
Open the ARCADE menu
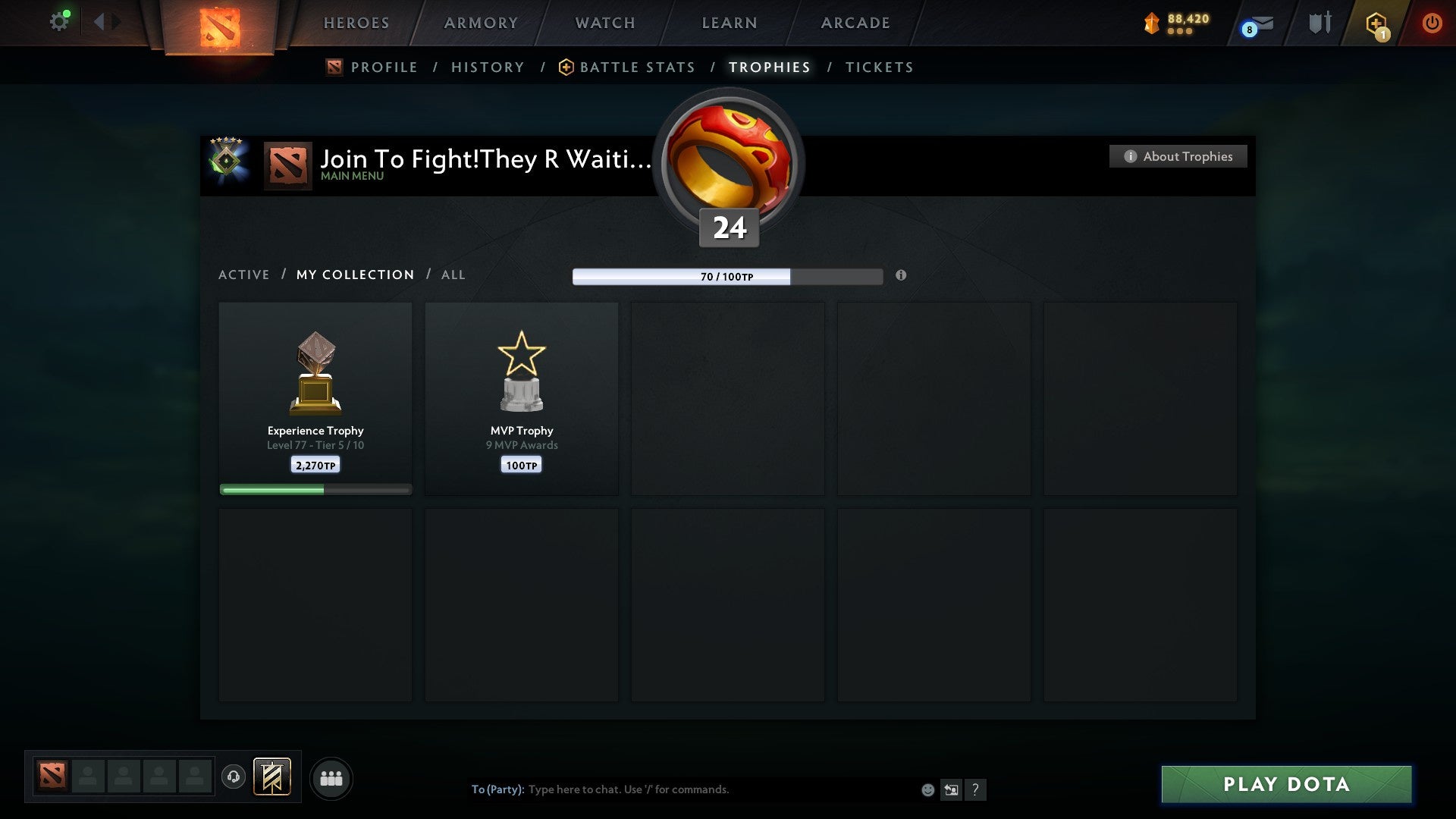click(854, 23)
